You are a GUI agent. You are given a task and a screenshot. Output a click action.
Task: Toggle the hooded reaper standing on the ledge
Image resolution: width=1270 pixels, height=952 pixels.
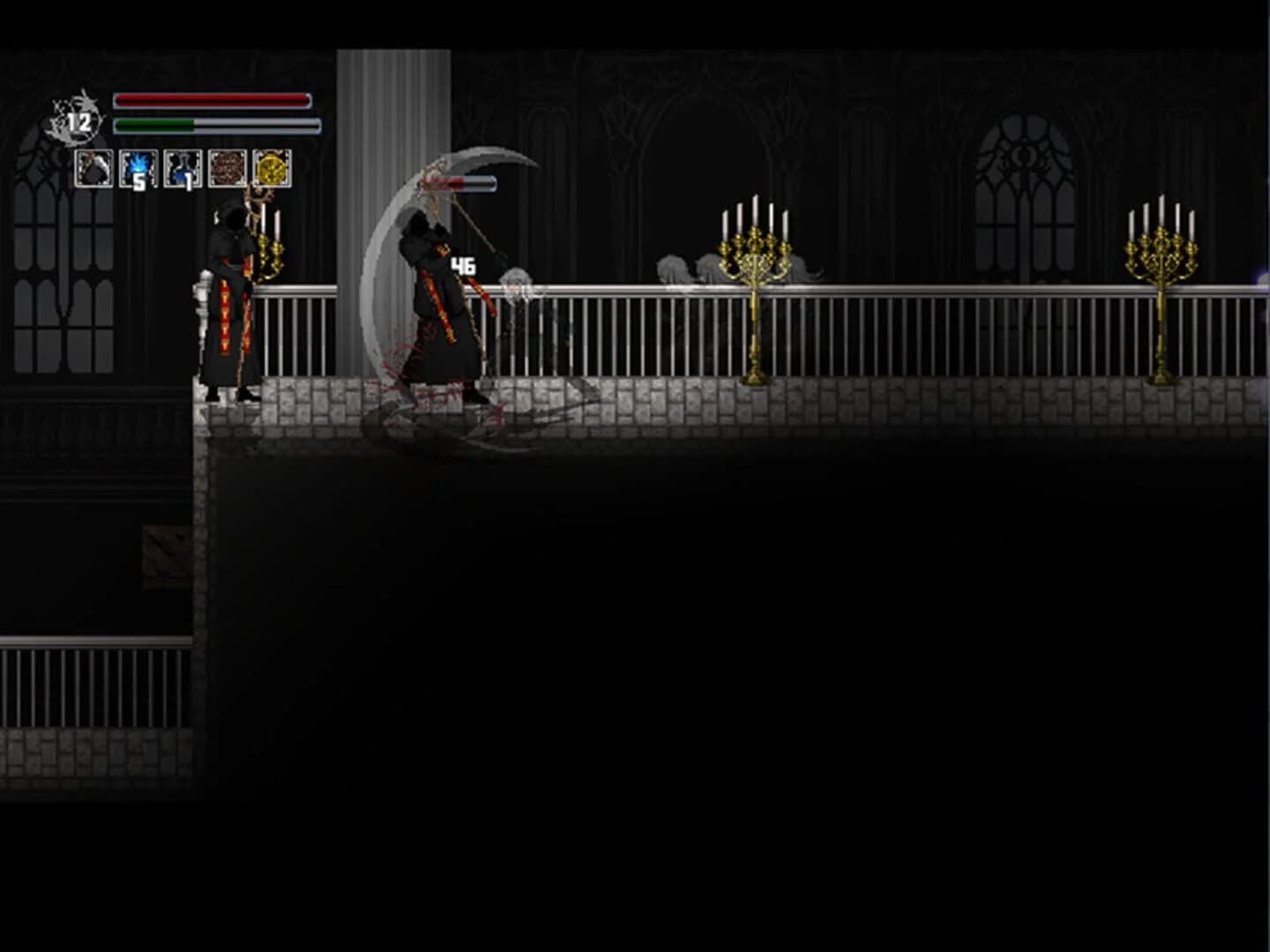click(x=229, y=300)
